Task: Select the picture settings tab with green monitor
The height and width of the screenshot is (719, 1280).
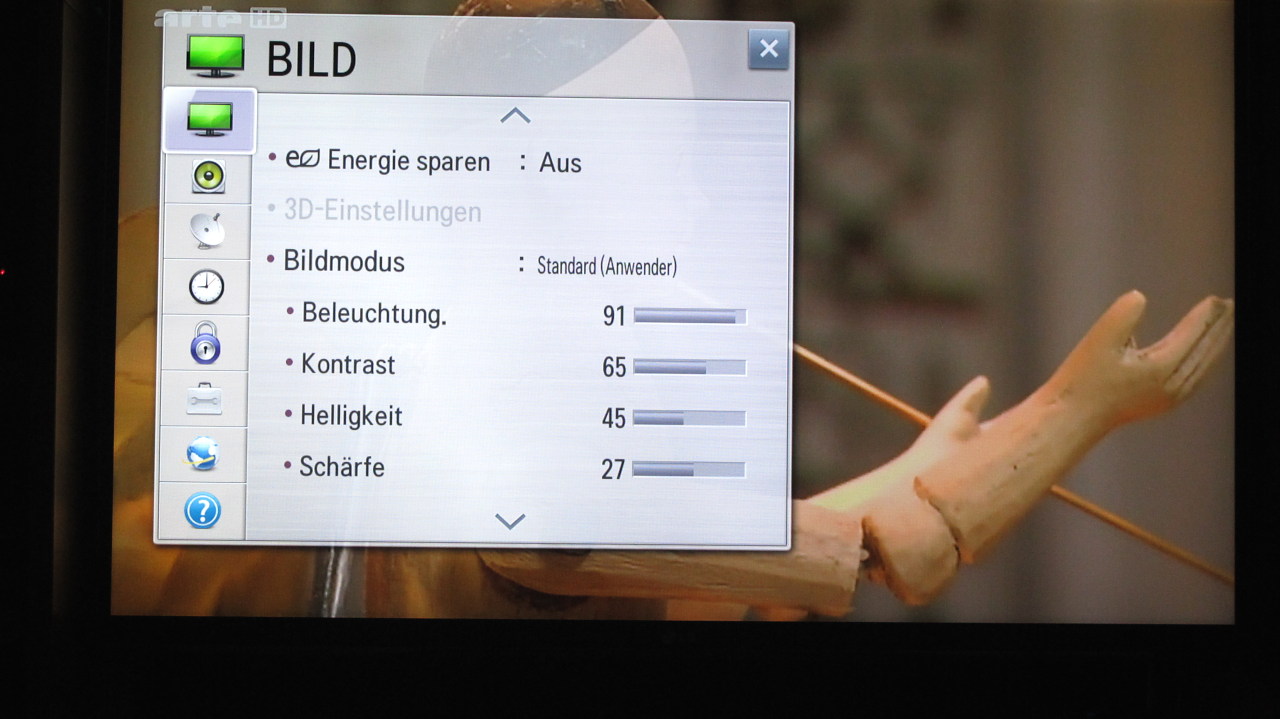Action: tap(210, 119)
